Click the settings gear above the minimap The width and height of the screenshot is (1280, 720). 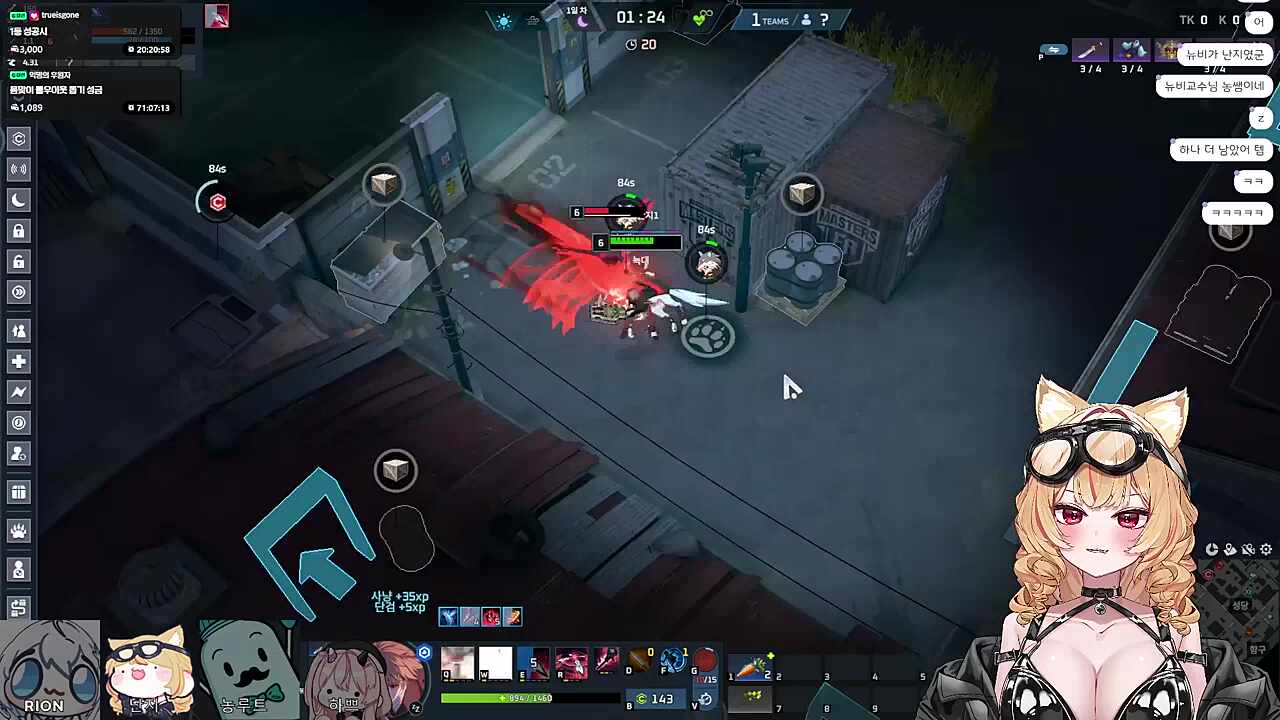tap(1266, 549)
